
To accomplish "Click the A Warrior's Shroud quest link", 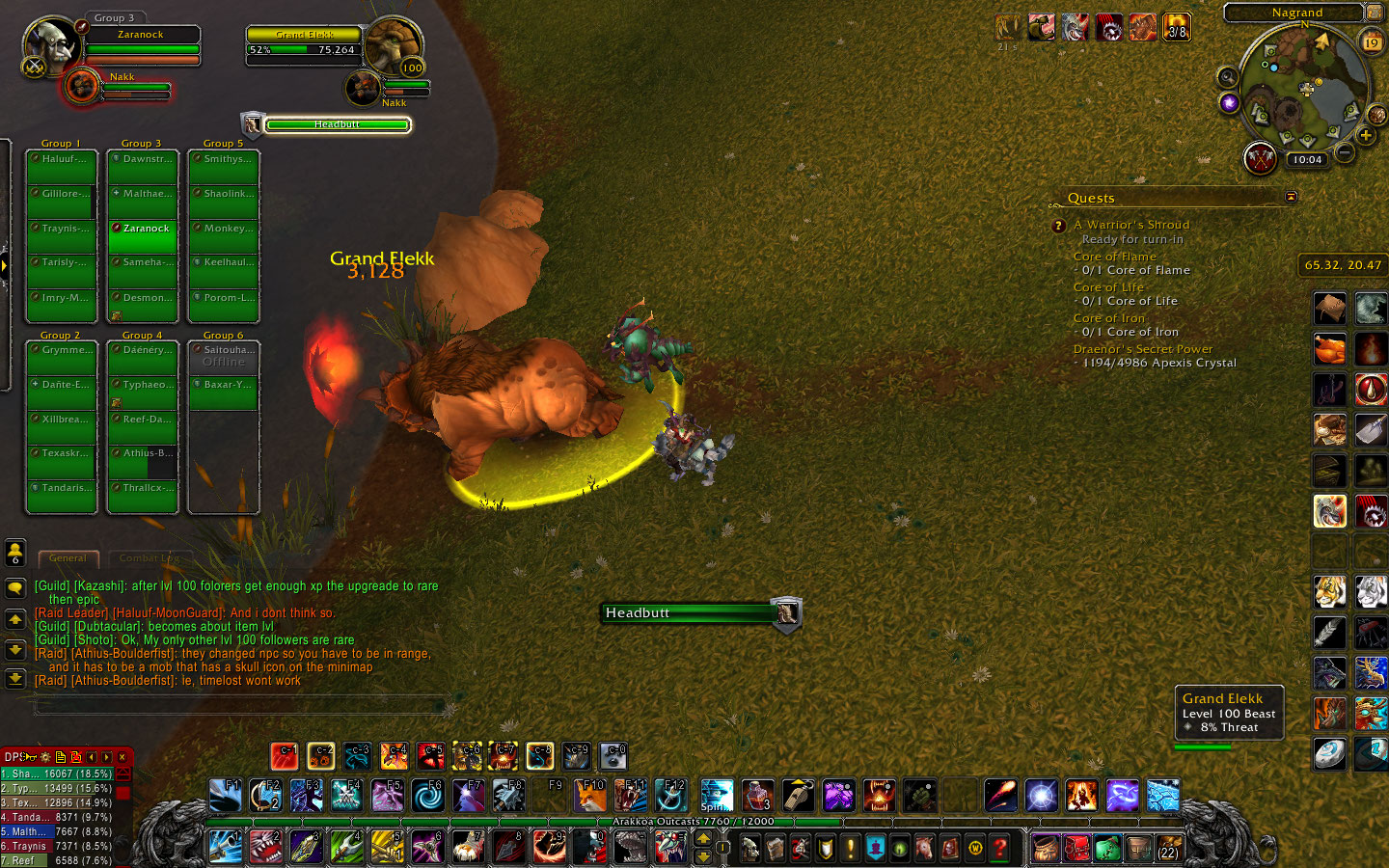I will [x=1130, y=224].
